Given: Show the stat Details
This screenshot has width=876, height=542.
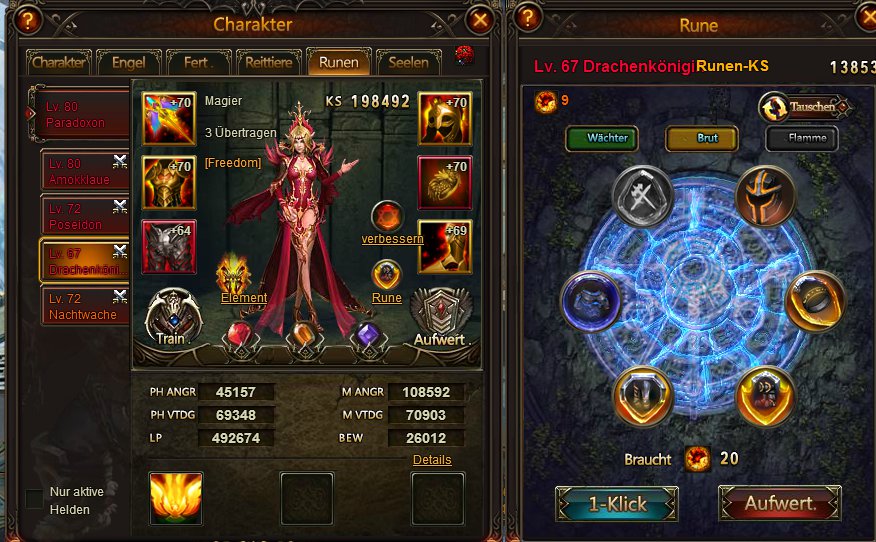Looking at the screenshot, I should 432,460.
